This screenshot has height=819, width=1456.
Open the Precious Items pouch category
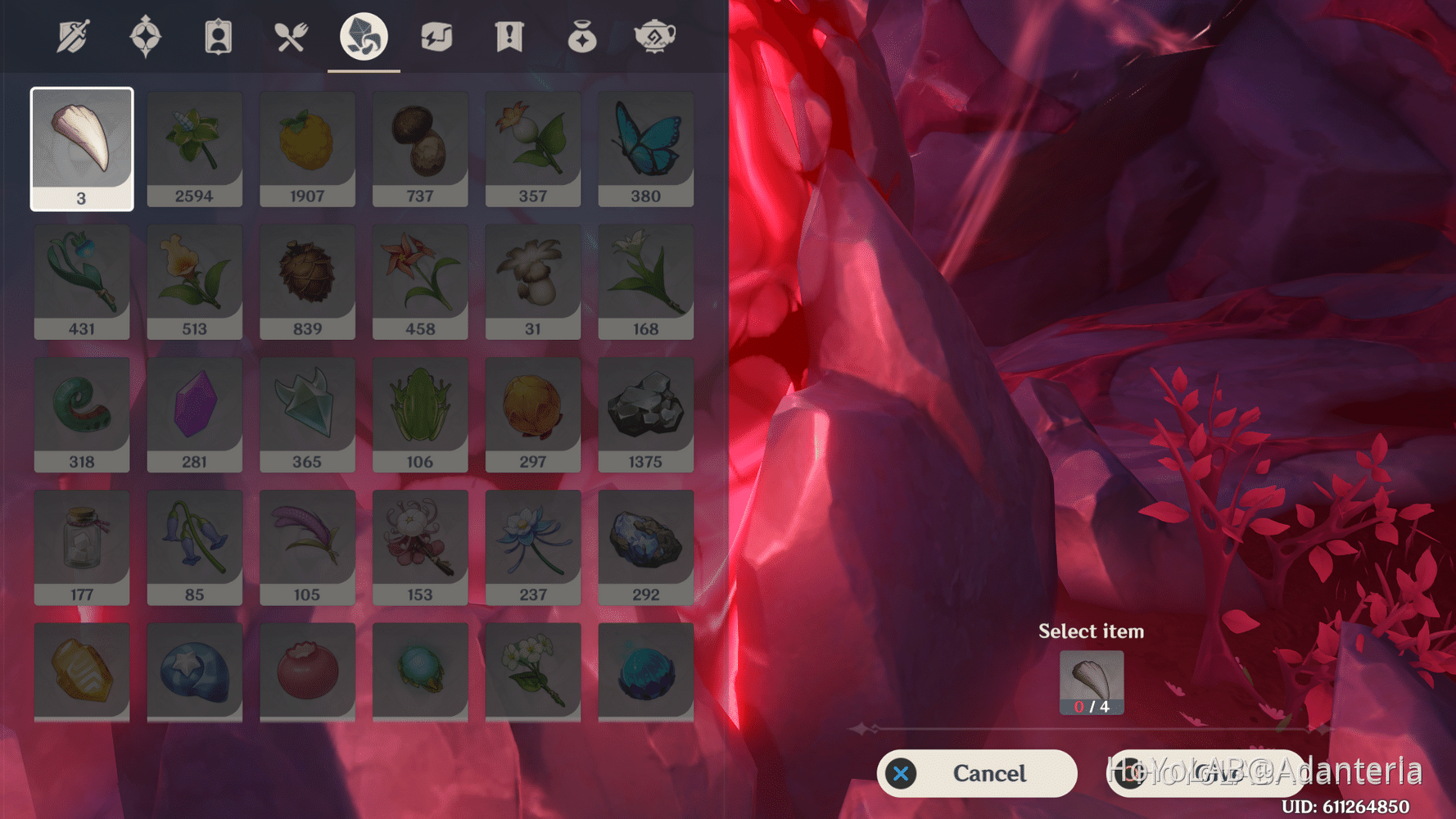(x=583, y=34)
